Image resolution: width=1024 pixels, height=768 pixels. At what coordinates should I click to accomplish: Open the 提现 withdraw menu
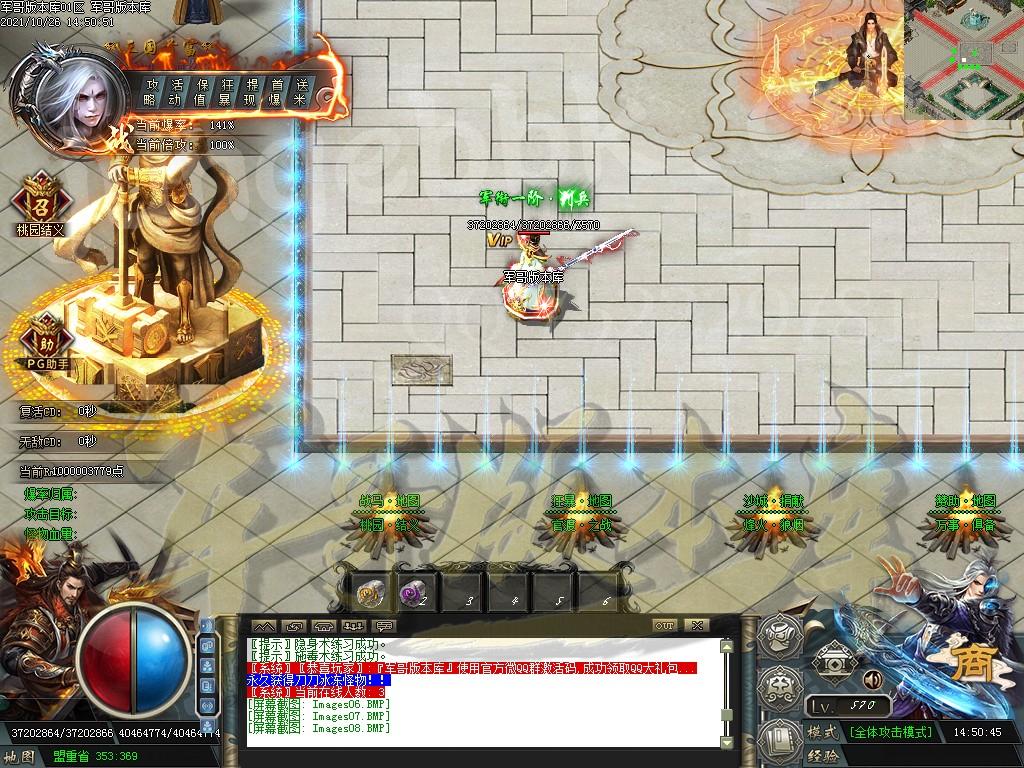[252, 92]
